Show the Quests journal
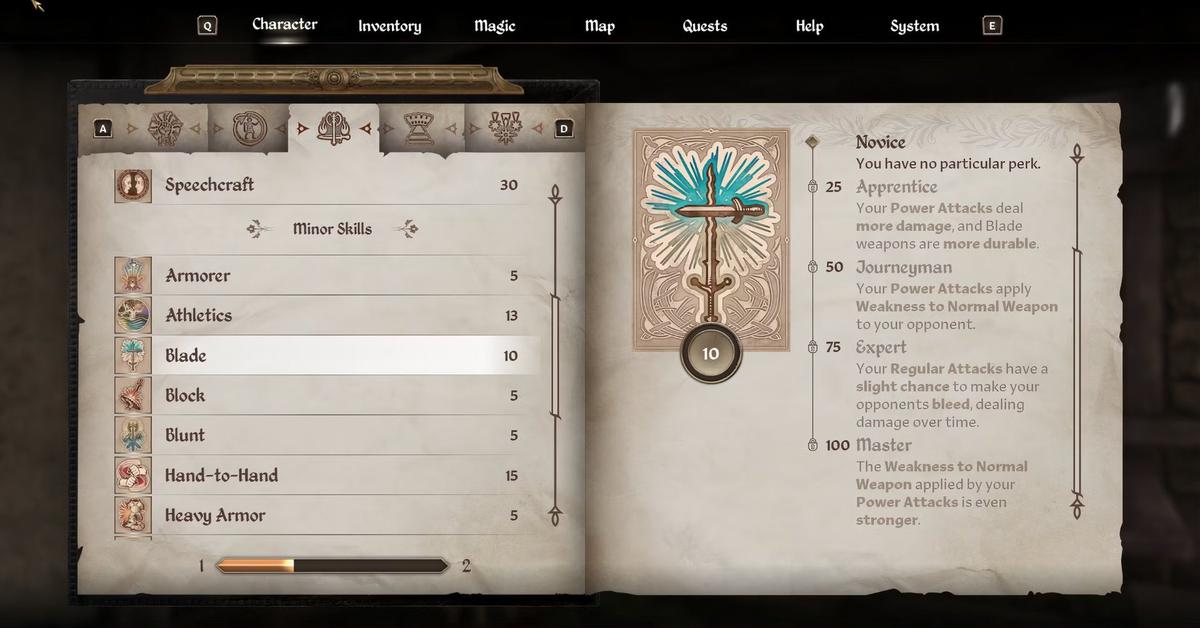 [704, 26]
